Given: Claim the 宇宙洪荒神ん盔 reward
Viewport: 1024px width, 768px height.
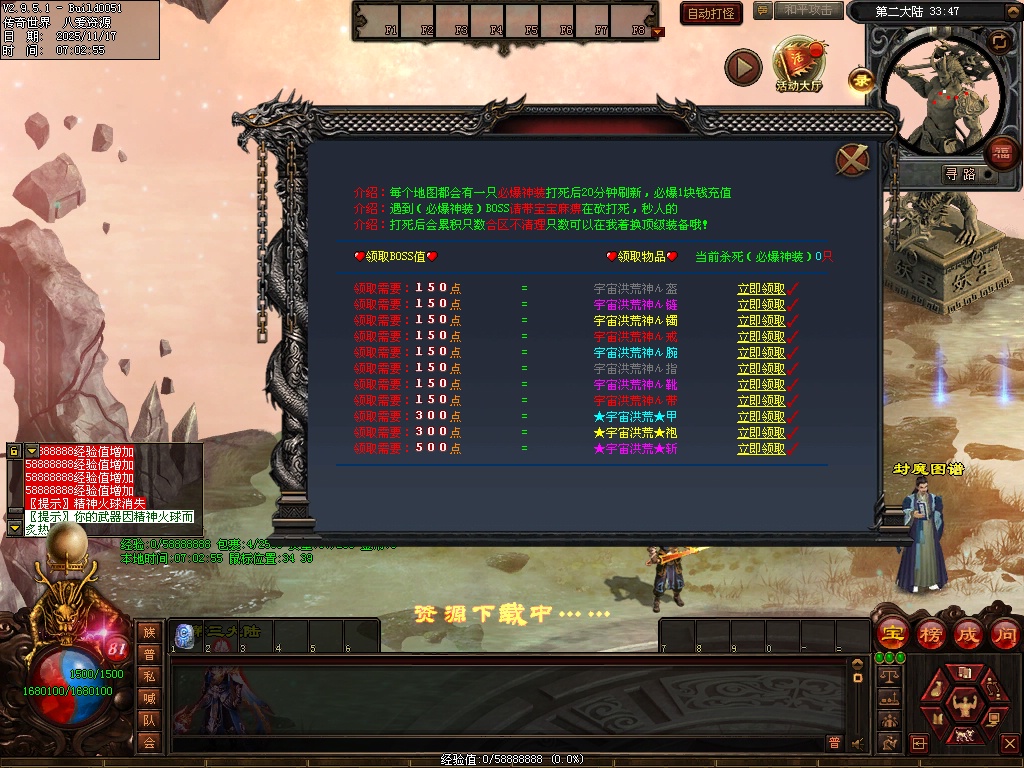Looking at the screenshot, I should pos(761,289).
